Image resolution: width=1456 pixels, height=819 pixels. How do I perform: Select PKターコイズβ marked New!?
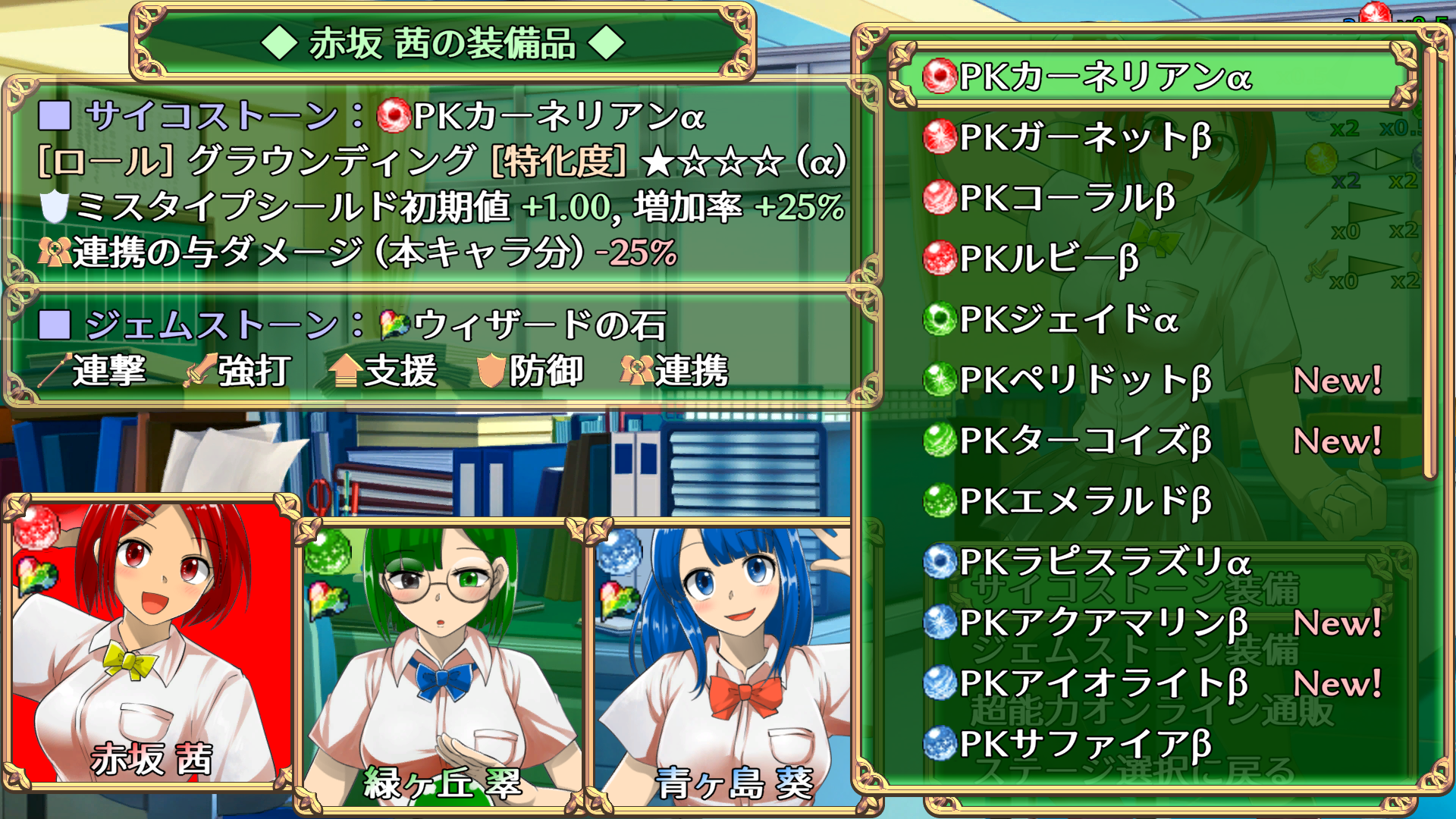(1077, 439)
